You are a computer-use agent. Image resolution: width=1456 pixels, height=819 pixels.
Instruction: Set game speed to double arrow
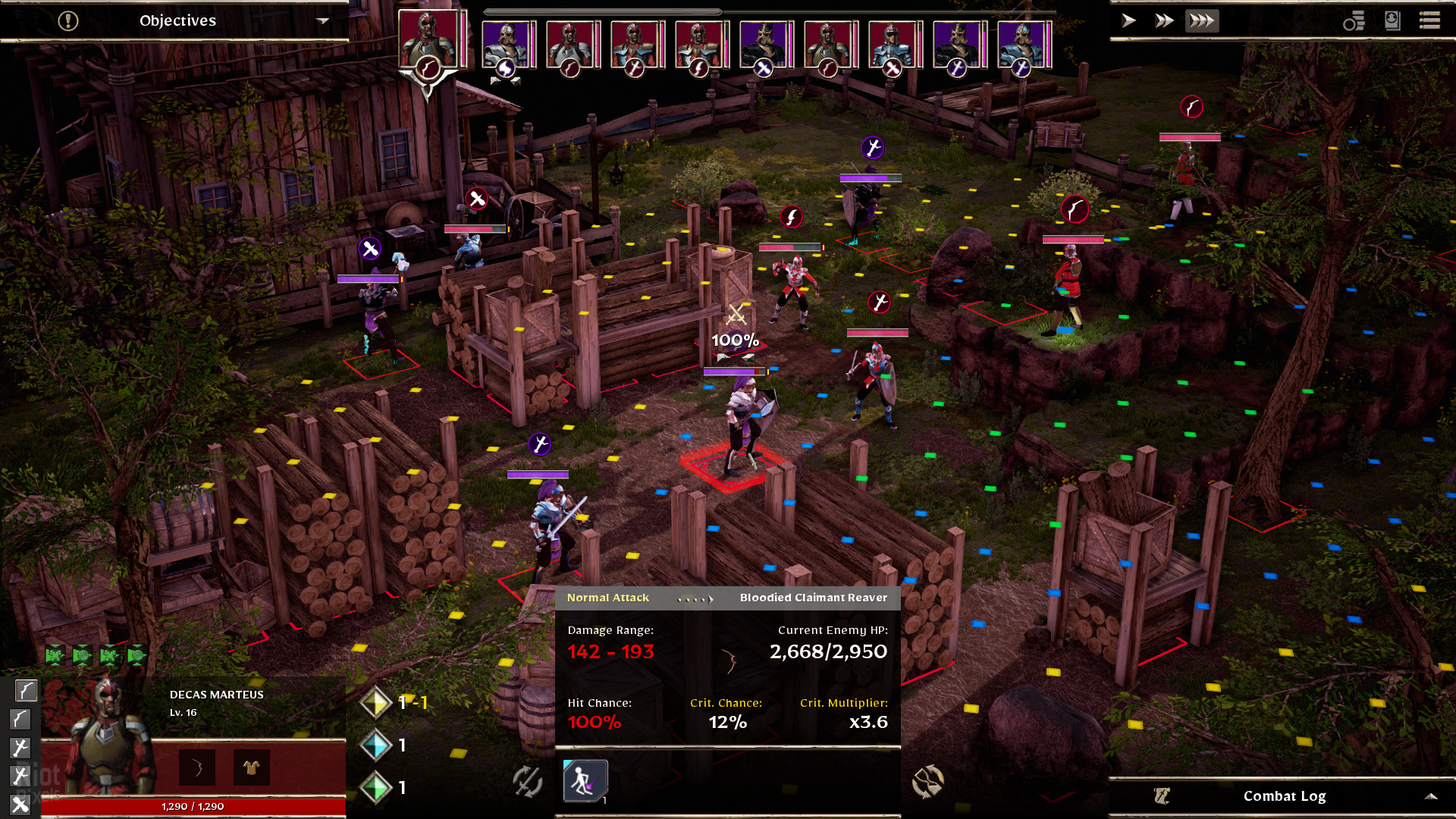pos(1164,20)
